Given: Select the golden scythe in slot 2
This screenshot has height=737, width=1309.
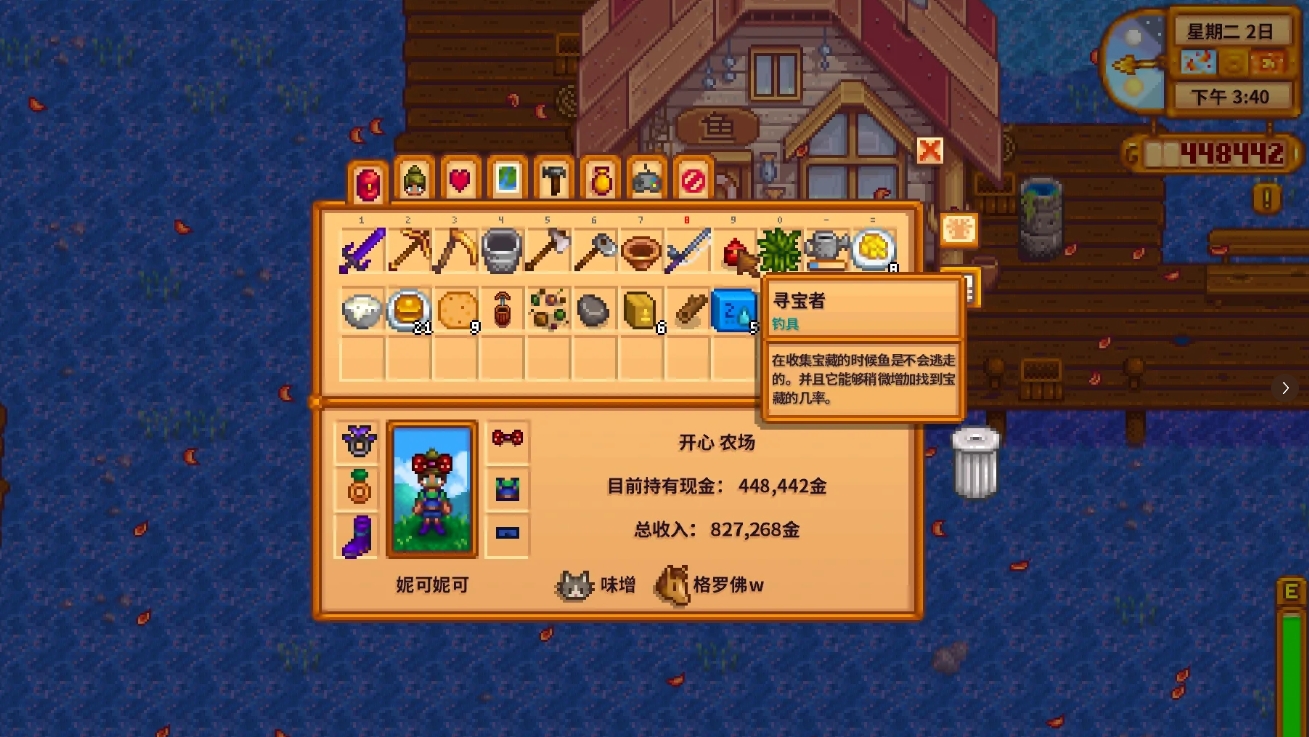Looking at the screenshot, I should 408,250.
